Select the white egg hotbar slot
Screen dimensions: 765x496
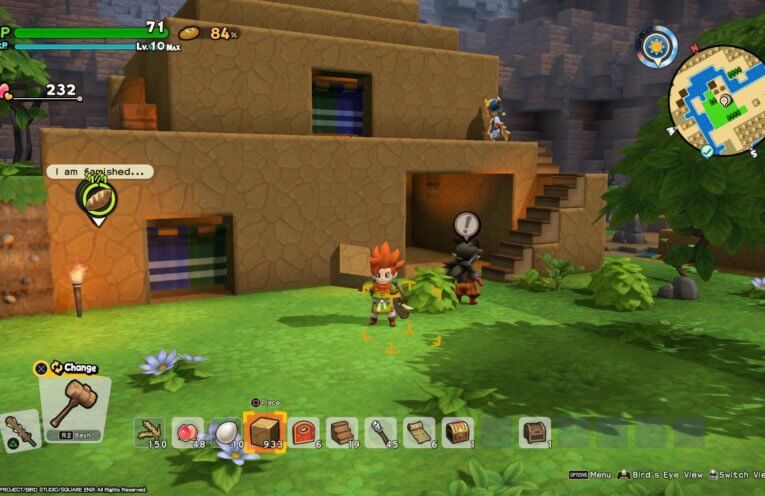pos(226,432)
